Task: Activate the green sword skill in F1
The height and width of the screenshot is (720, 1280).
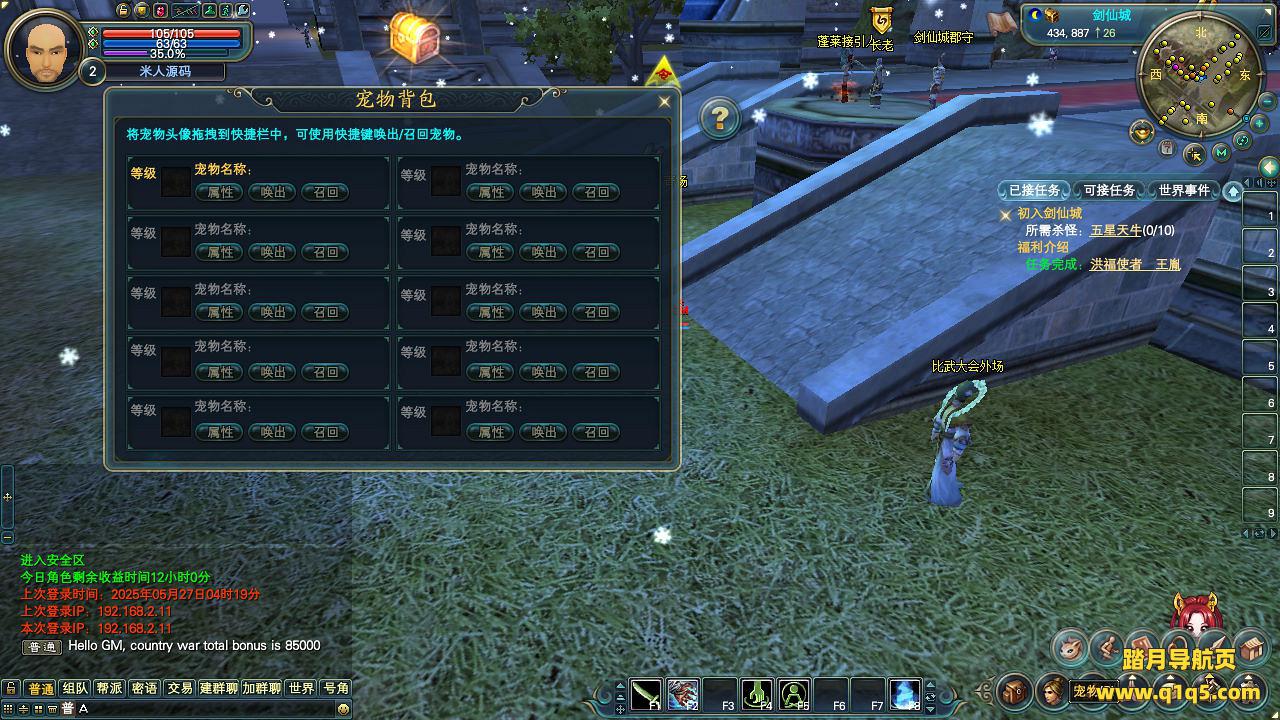Action: point(646,693)
